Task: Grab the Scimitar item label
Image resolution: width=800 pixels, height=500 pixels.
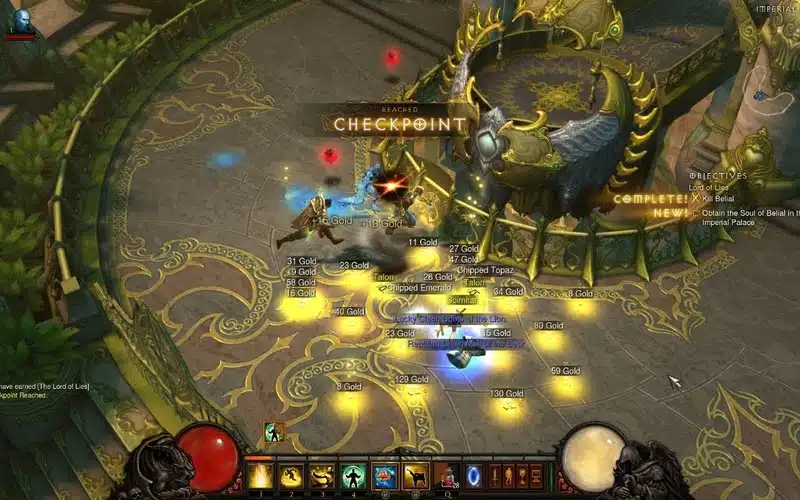Action: coord(462,299)
